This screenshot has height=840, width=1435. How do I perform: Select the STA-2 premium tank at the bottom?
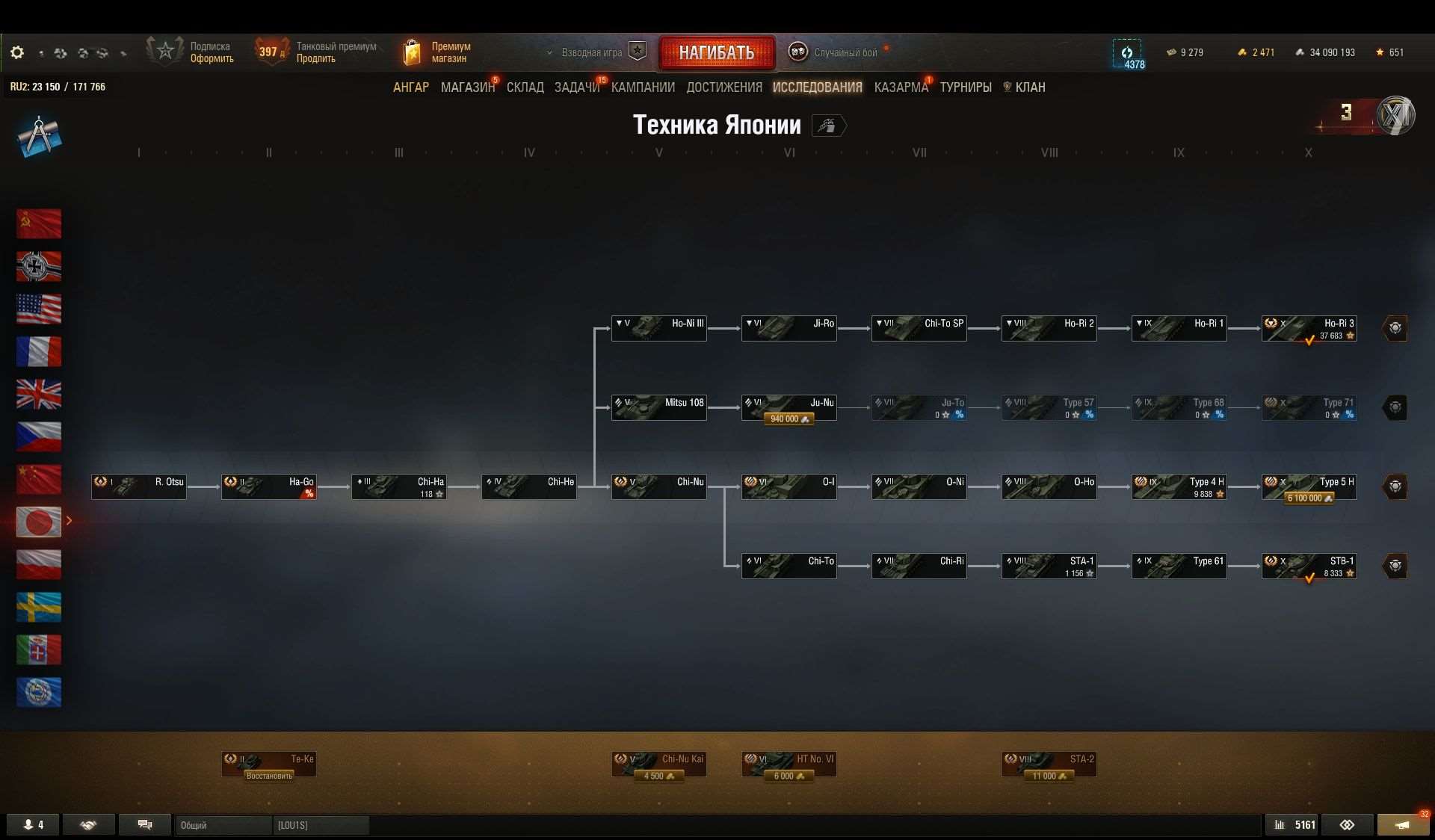click(x=1049, y=764)
